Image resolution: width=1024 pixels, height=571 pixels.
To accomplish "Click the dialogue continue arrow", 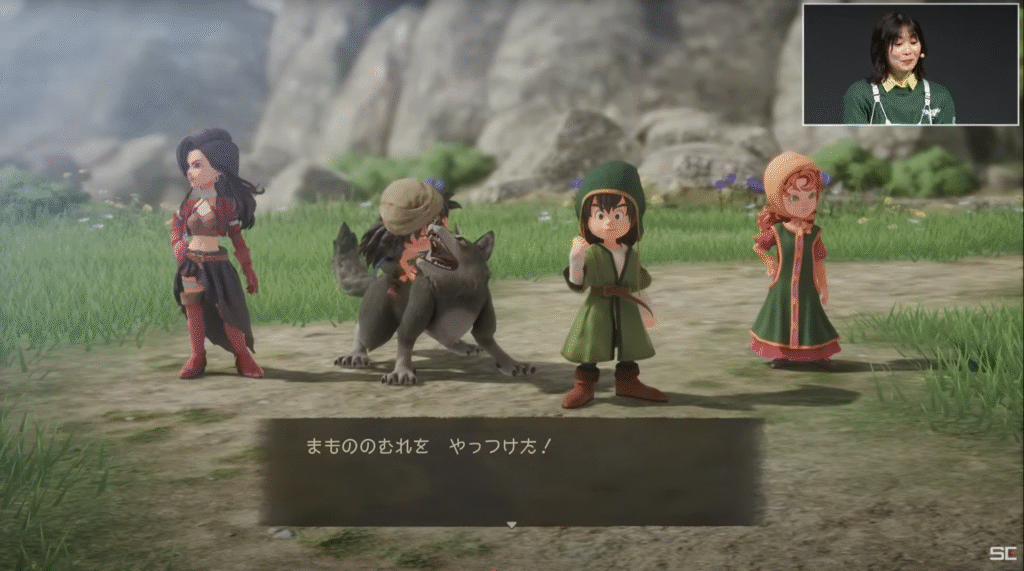I will click(x=511, y=523).
